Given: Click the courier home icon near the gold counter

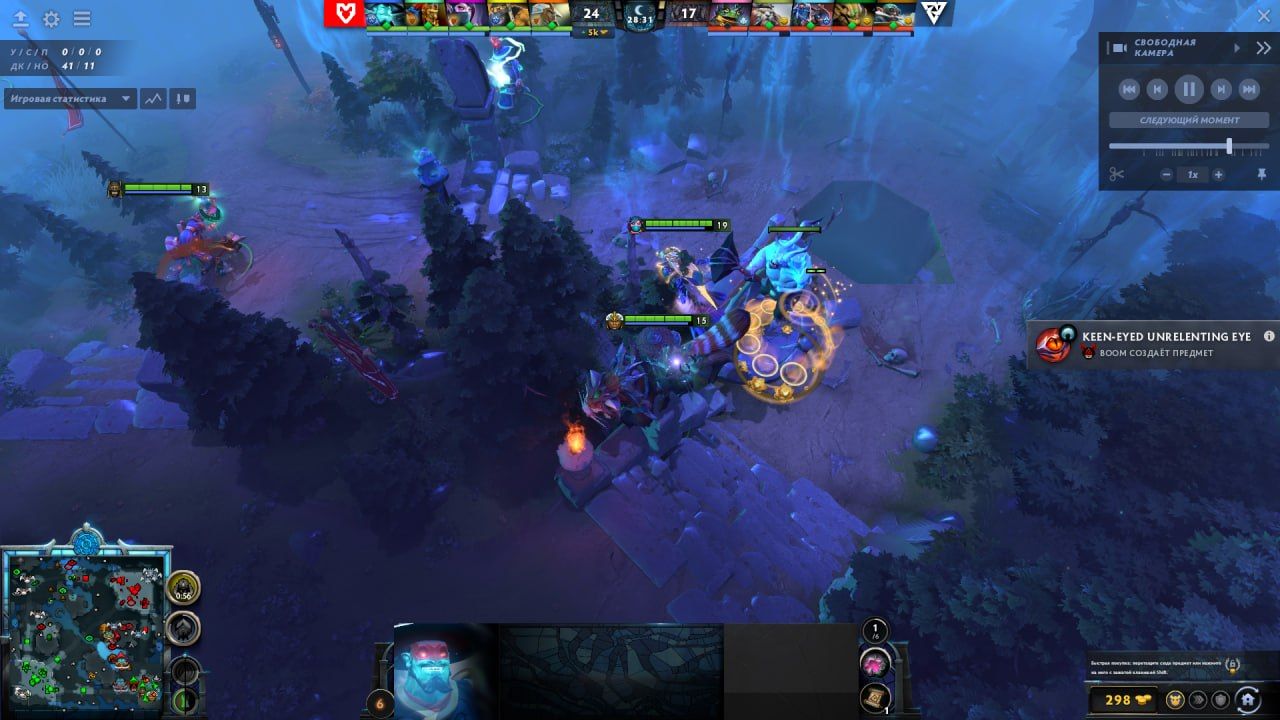Looking at the screenshot, I should (x=1249, y=700).
